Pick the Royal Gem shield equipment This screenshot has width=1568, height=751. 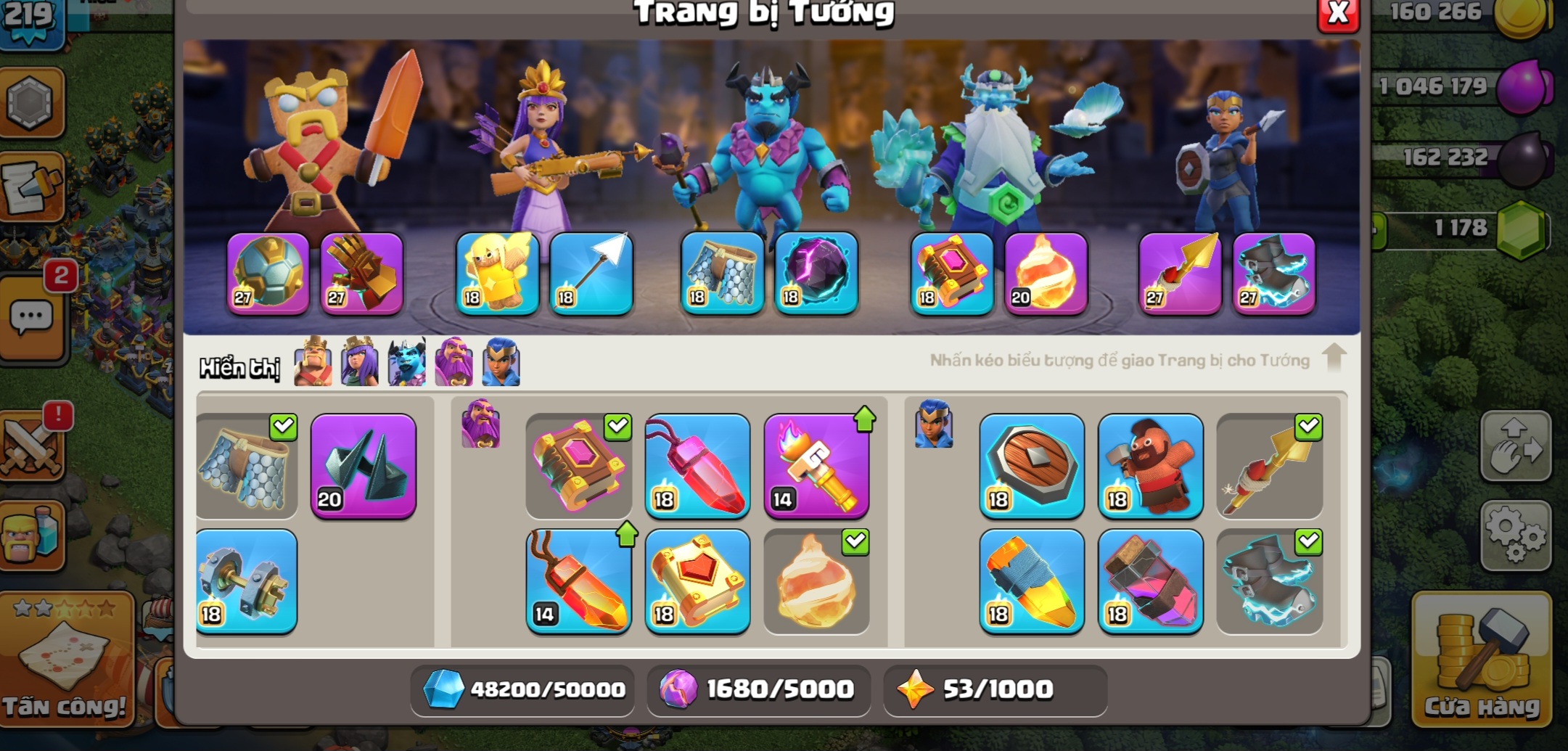coord(1031,466)
